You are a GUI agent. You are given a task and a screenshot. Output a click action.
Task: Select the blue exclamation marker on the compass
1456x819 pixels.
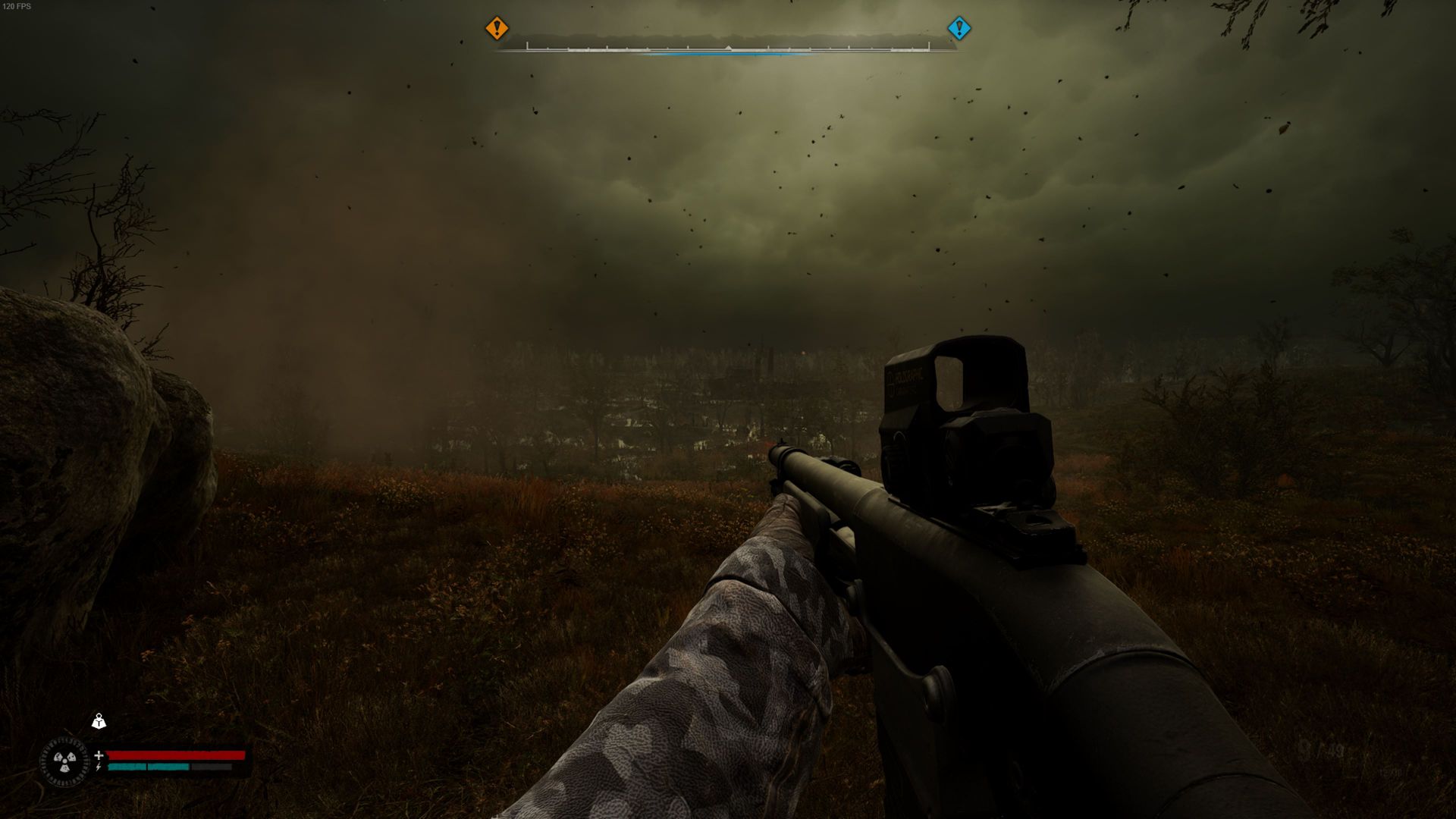(x=959, y=29)
